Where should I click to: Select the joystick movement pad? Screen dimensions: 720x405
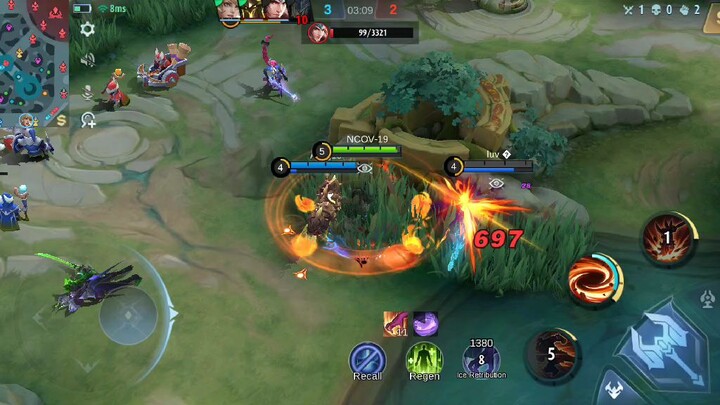coord(129,316)
